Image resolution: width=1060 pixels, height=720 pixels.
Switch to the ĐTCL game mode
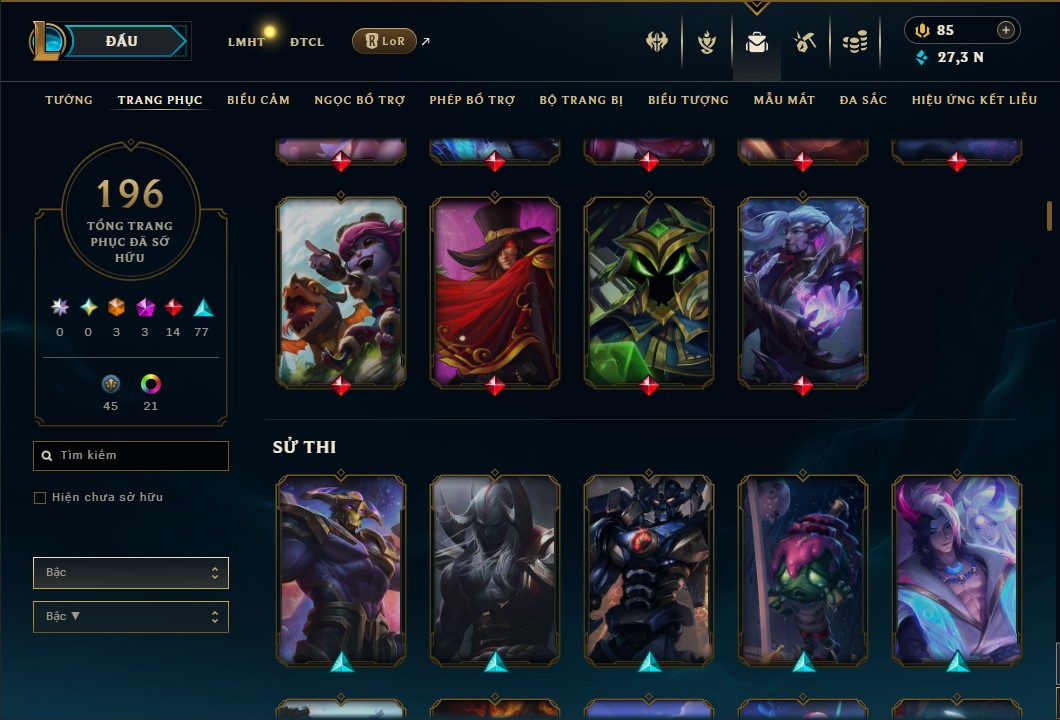307,42
